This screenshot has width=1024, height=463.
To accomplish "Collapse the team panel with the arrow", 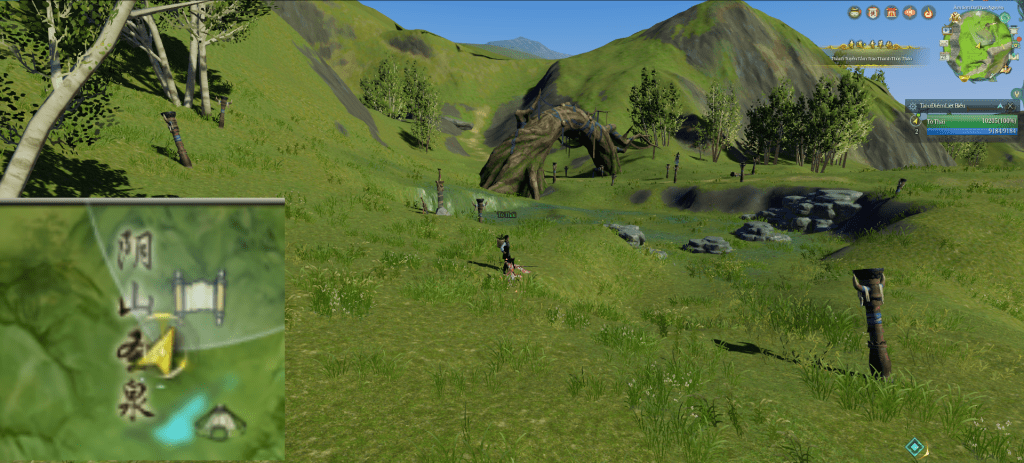I will [1001, 105].
